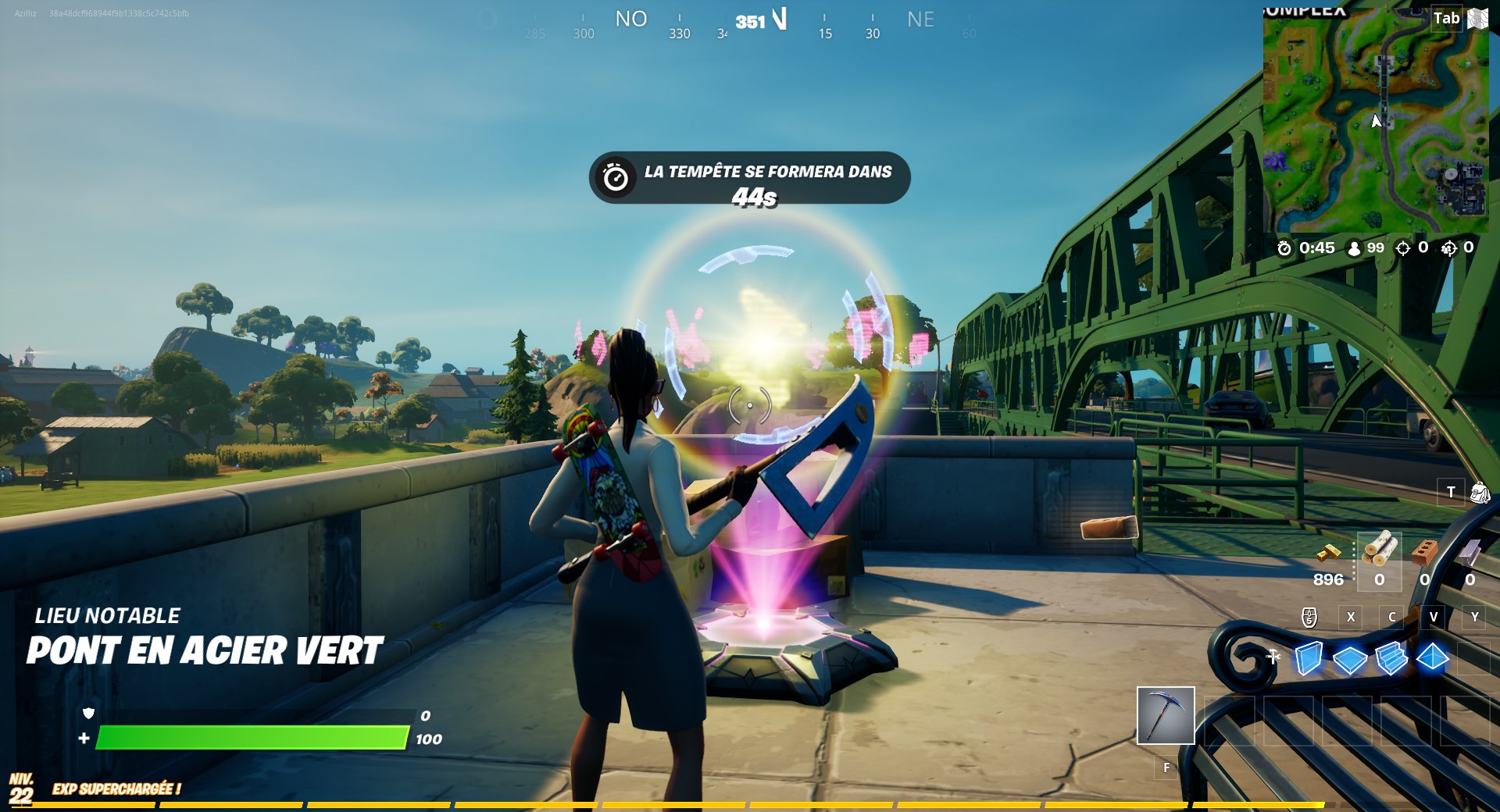
Task: Click the squad eliminations icon
Action: click(x=1450, y=249)
